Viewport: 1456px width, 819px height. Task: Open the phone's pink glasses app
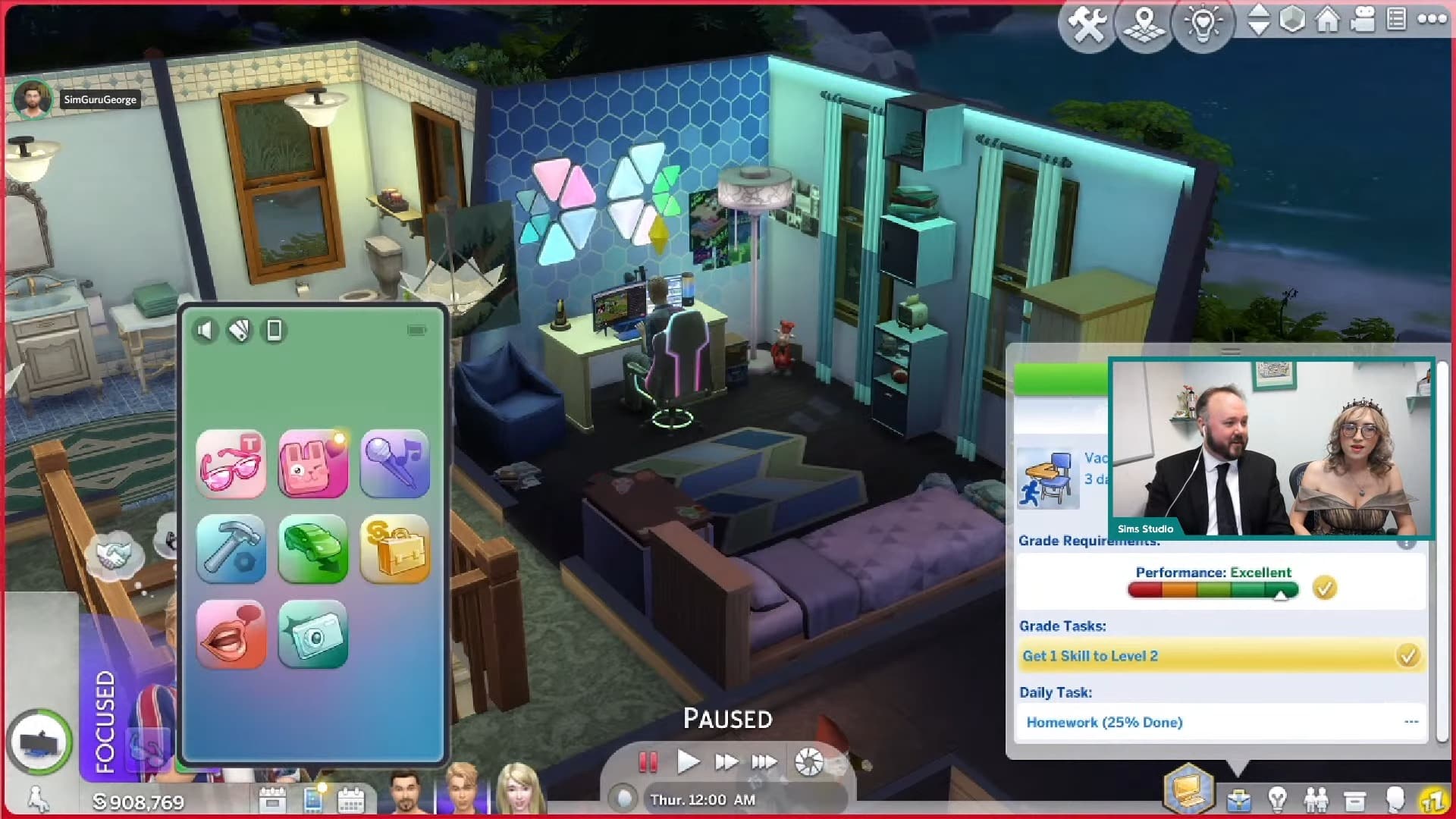231,463
